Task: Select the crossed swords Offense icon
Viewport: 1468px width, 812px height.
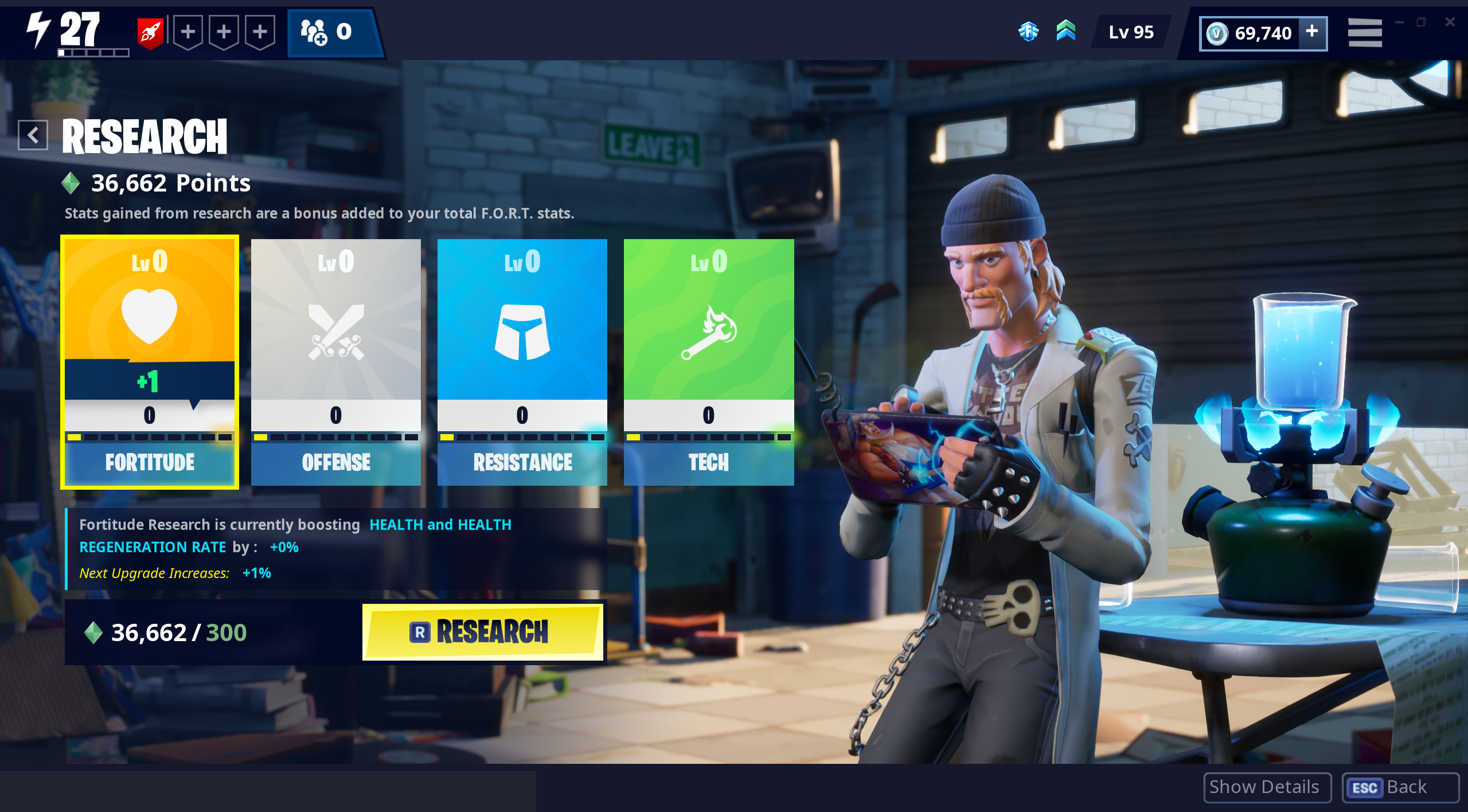Action: [336, 330]
